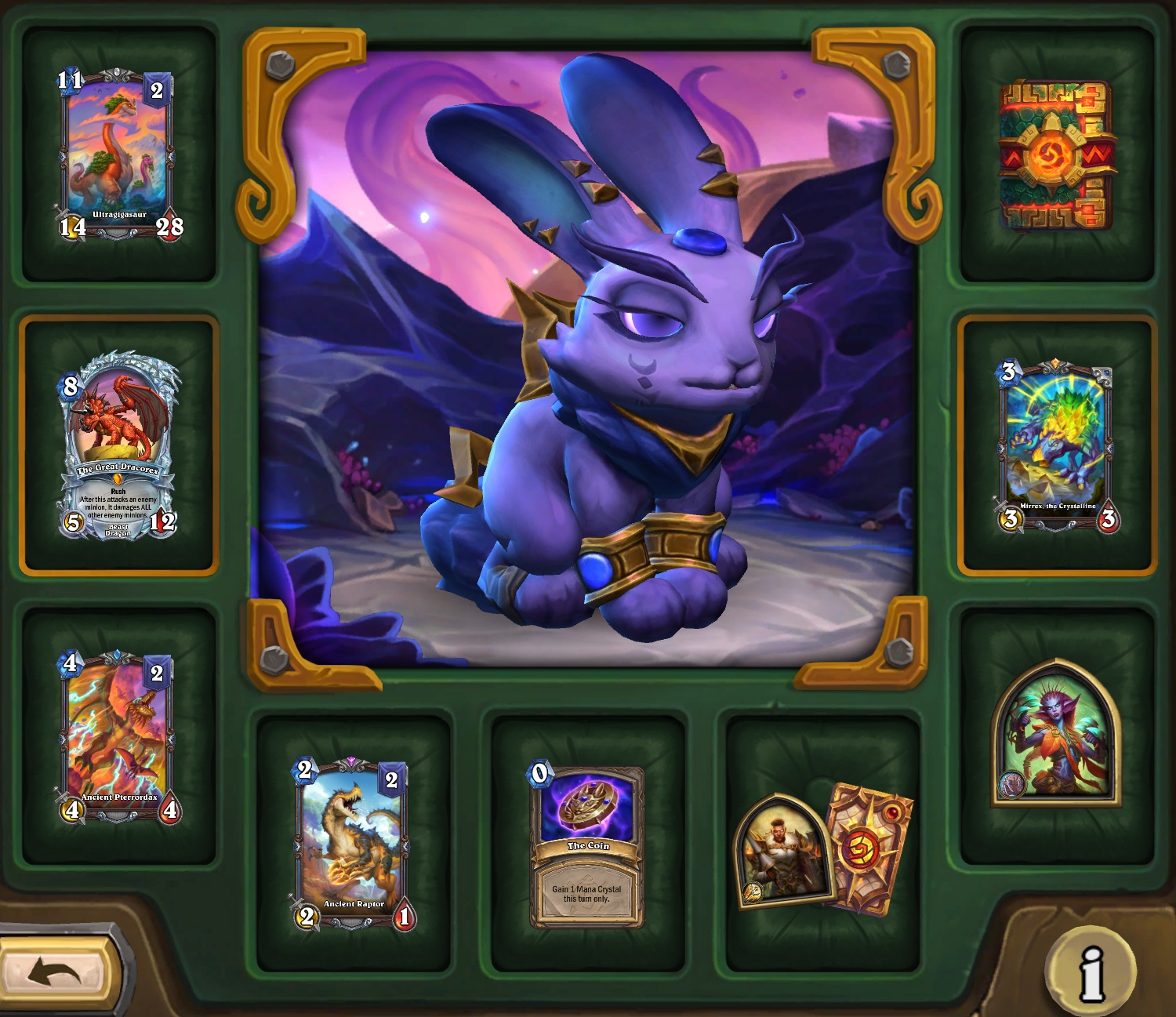Open the info button
The image size is (1176, 1017).
[x=1091, y=972]
